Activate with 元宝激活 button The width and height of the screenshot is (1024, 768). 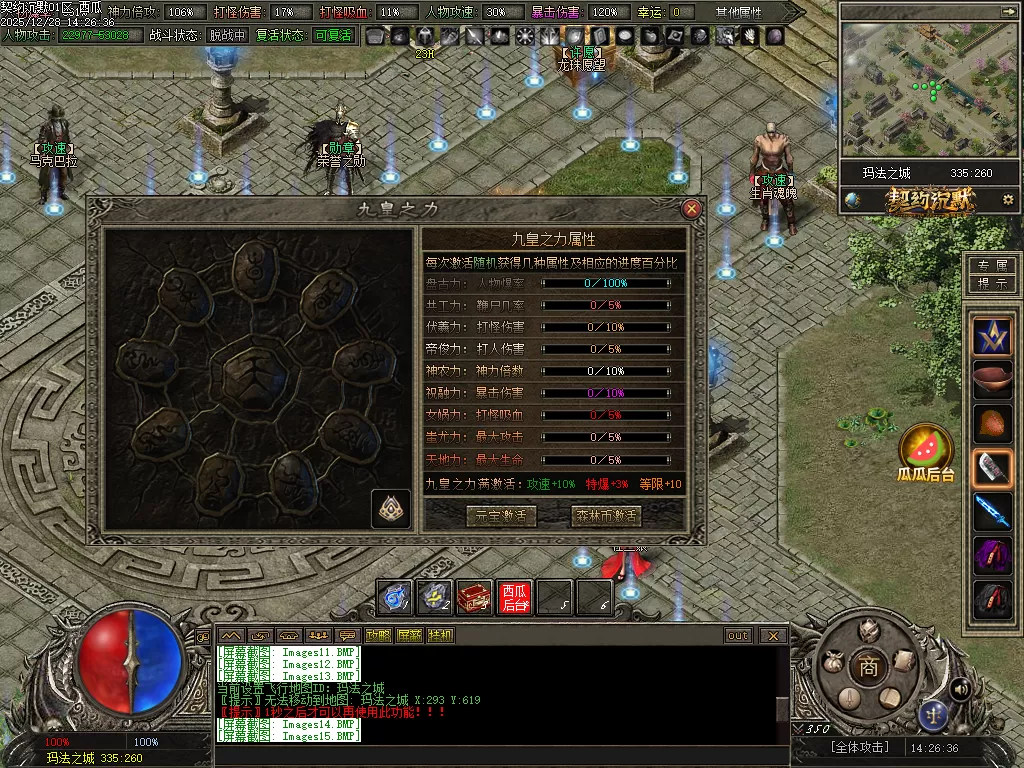coord(501,516)
